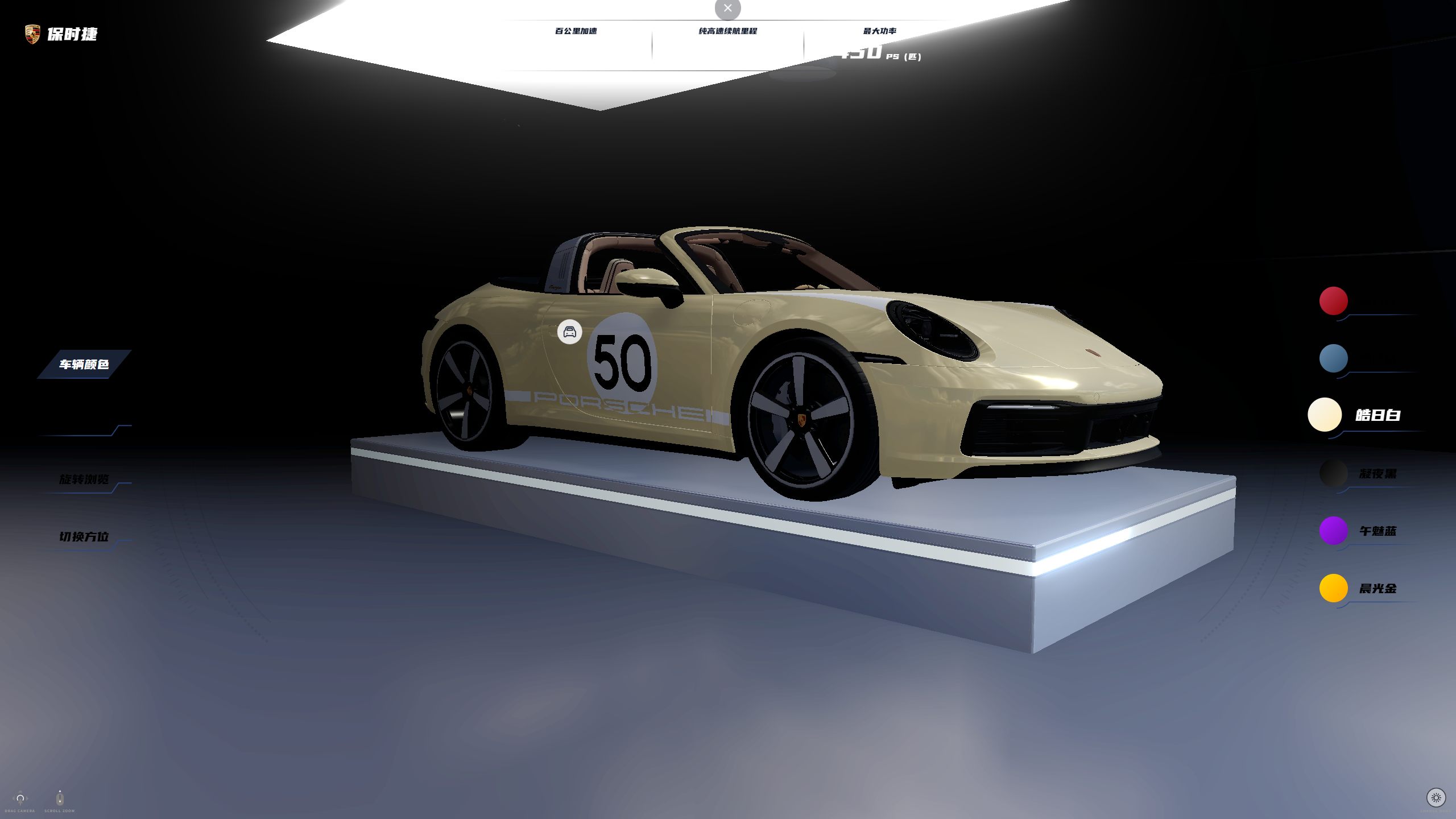The image size is (1456, 819).
Task: Apply the purple 午魅蓝 color swatch
Action: [1333, 531]
